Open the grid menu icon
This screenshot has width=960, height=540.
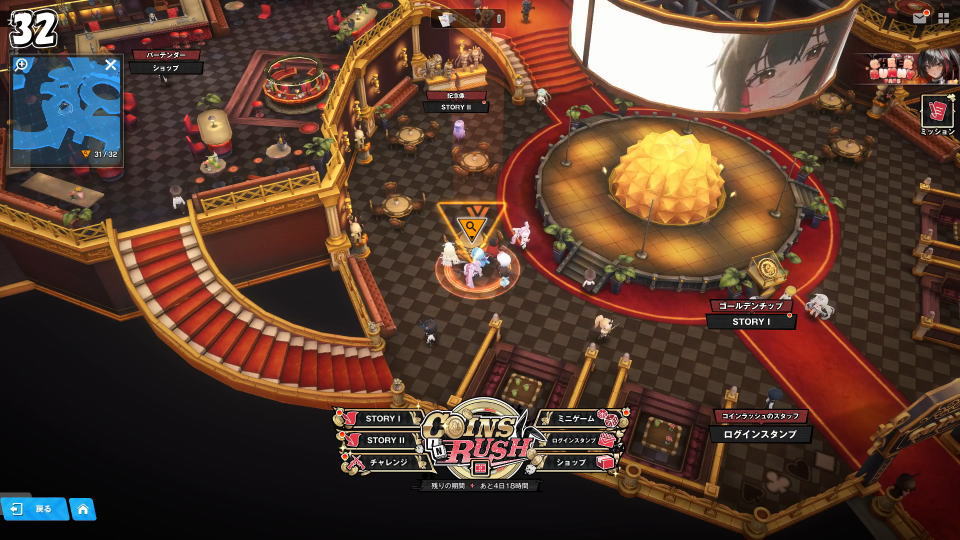943,18
